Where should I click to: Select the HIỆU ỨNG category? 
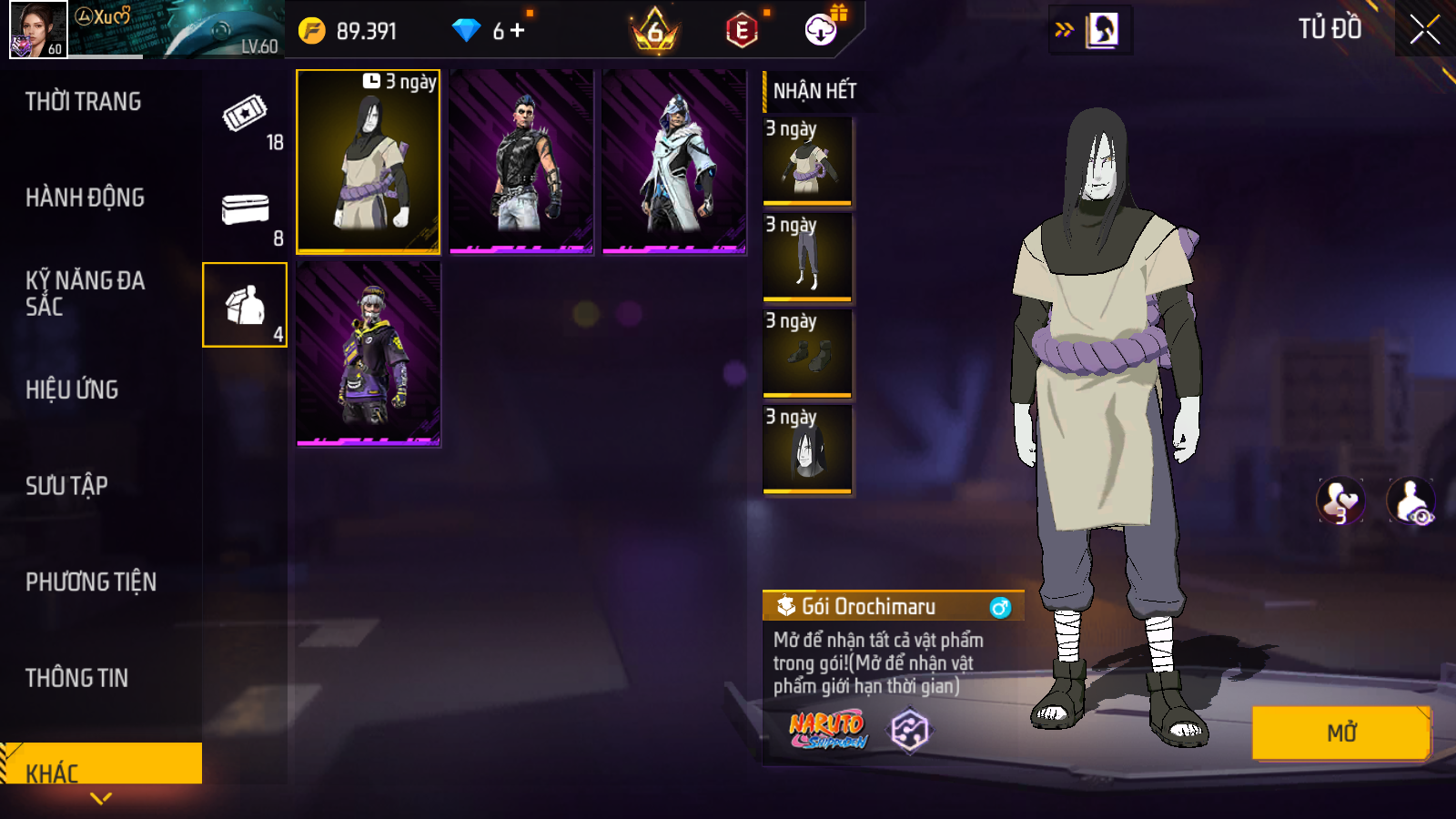click(x=73, y=389)
